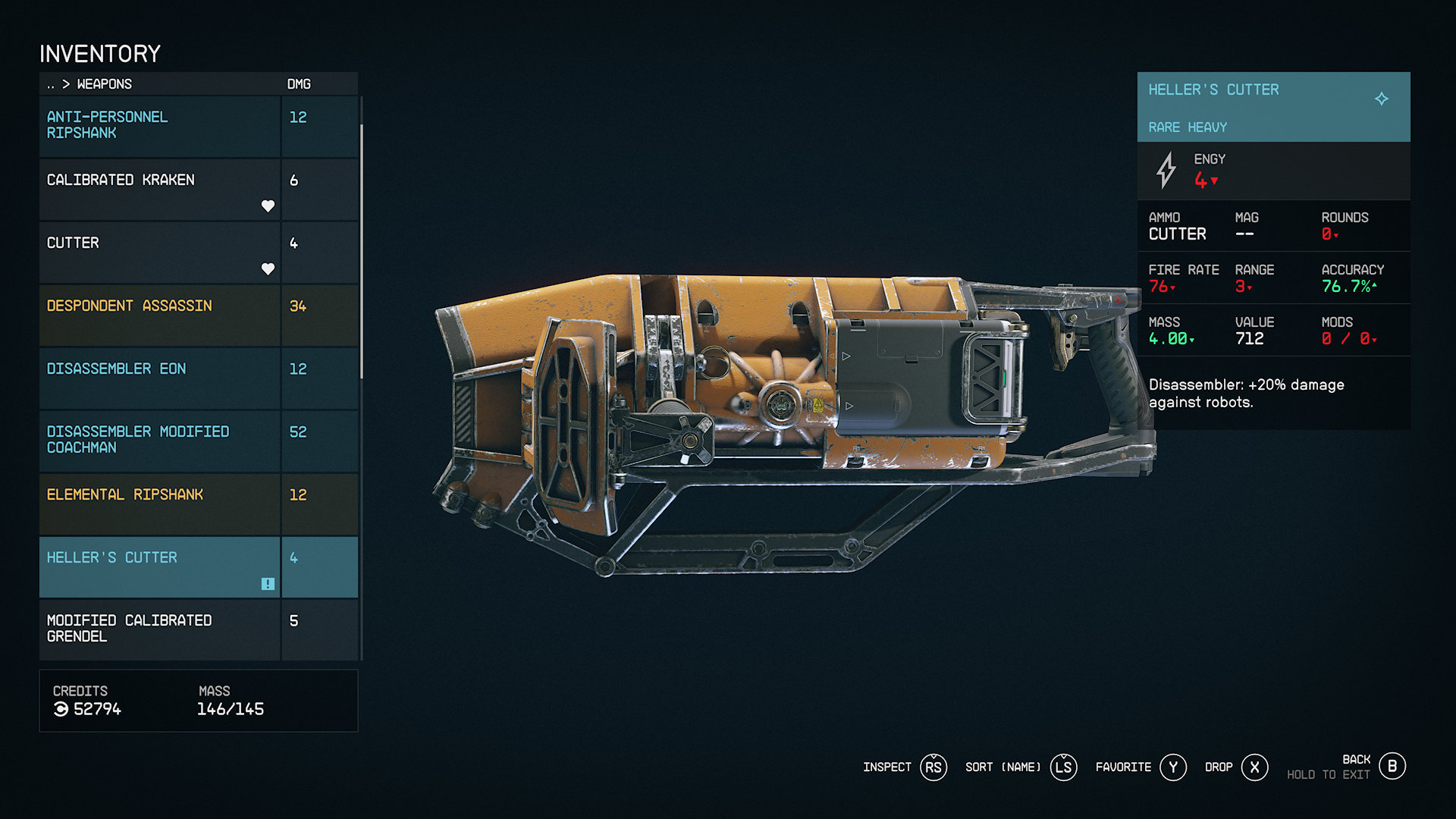Choose the Elemental Ripshank entry

[x=159, y=504]
